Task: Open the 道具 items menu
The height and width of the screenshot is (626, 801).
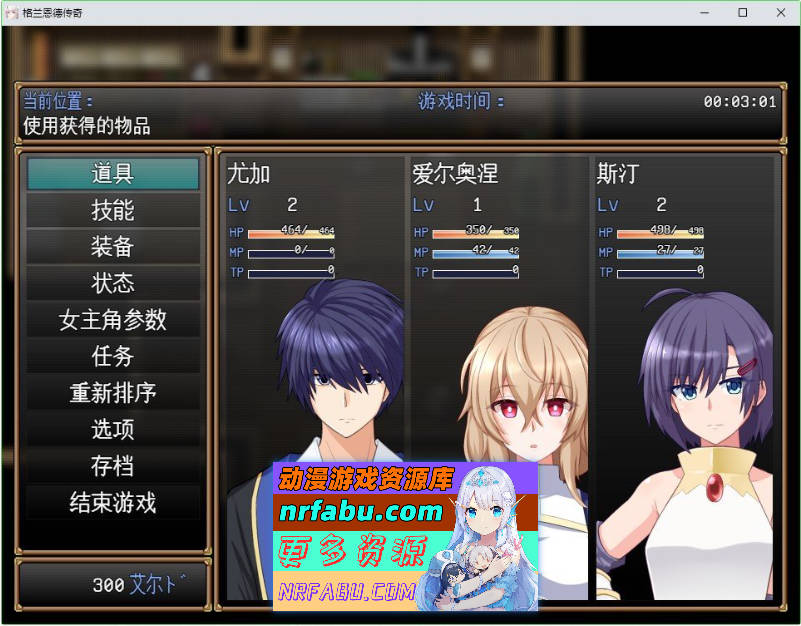Action: click(x=113, y=174)
